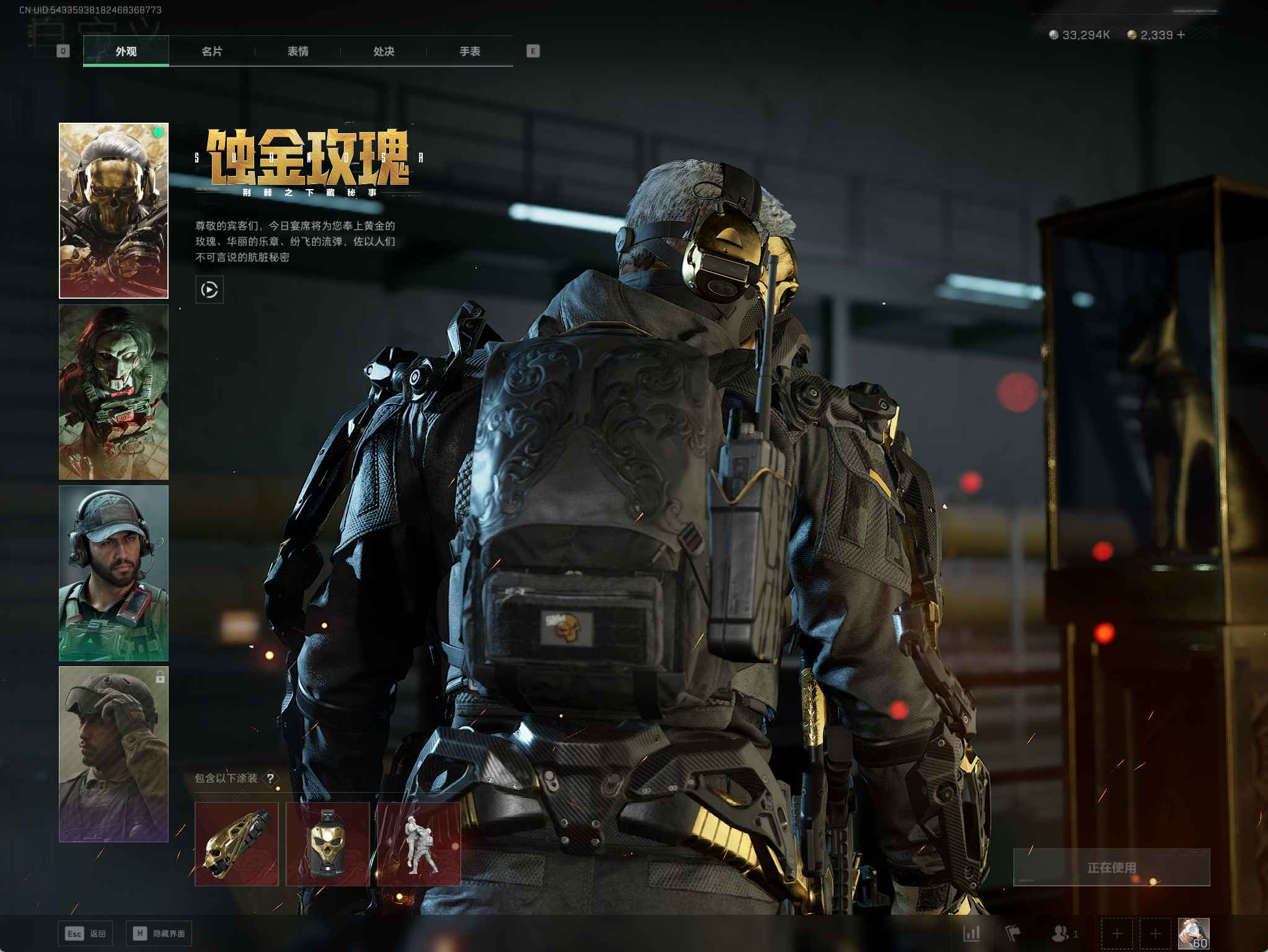Viewport: 1268px width, 952px height.
Task: Click the 隐藏界面 (hide interface) button
Action: tap(159, 933)
